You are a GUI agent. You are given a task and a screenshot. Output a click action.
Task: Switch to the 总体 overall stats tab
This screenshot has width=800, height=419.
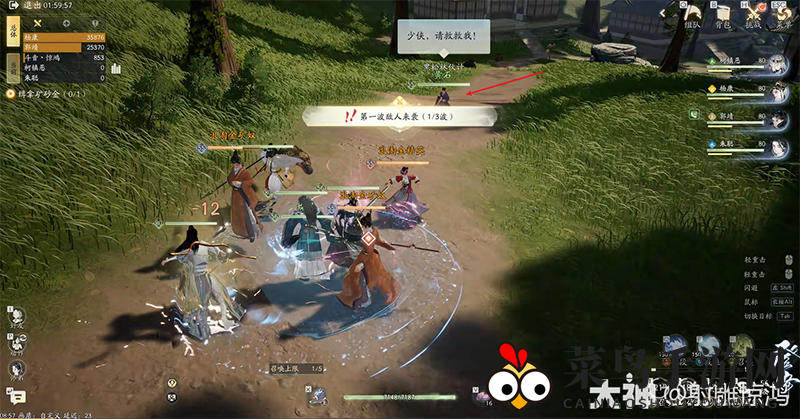click(x=13, y=31)
